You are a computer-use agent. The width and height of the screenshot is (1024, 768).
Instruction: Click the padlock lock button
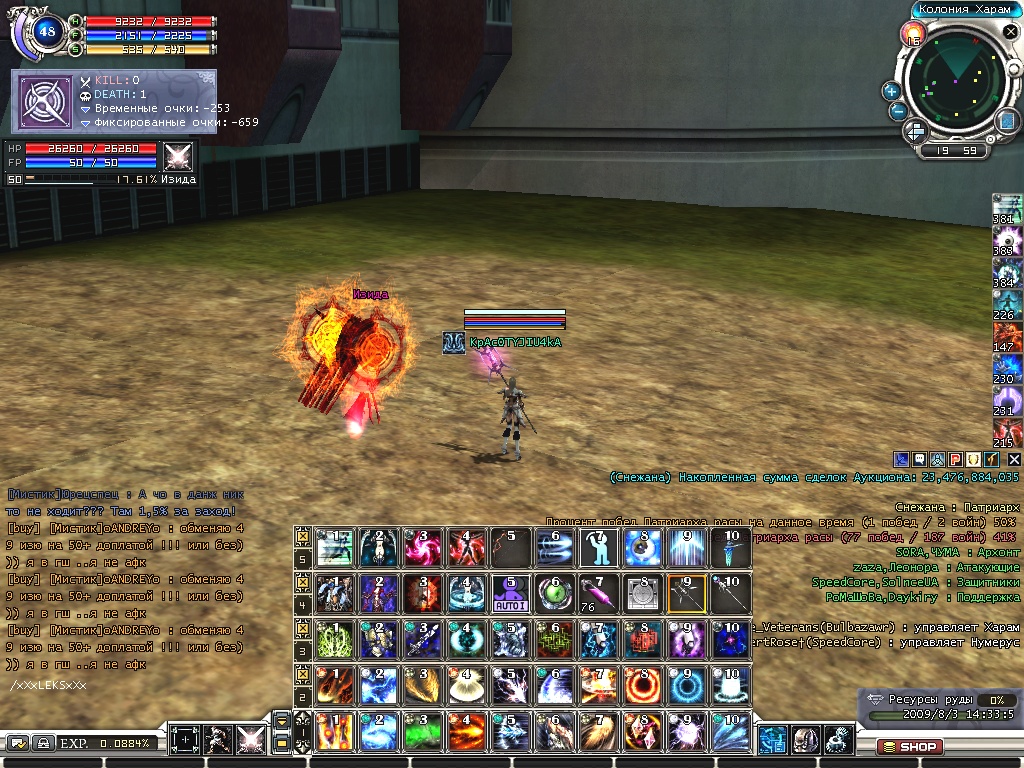(x=44, y=743)
